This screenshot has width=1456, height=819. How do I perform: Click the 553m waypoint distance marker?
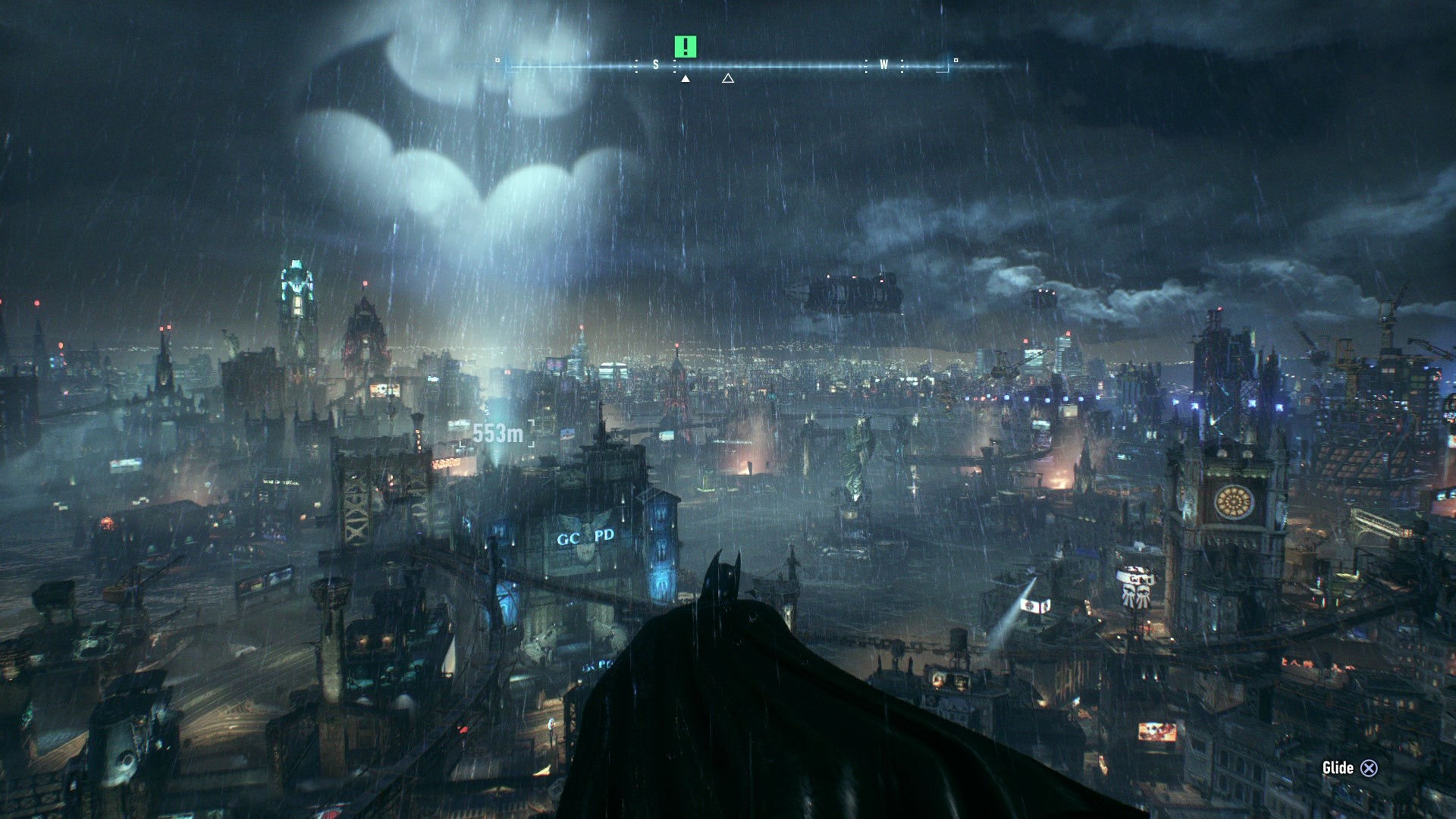[497, 434]
